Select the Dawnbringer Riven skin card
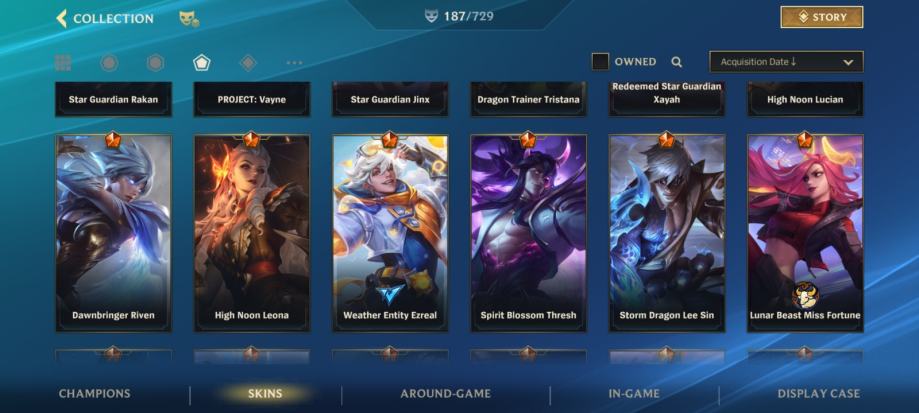Viewport: 919px width, 413px height. click(x=113, y=232)
